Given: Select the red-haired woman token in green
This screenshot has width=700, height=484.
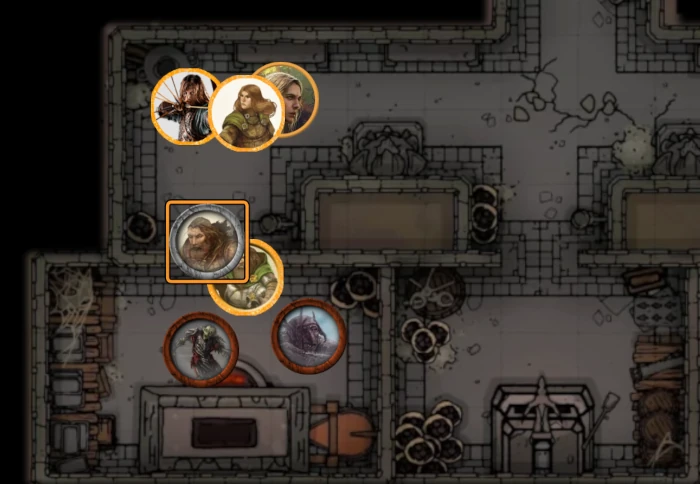Looking at the screenshot, I should [x=246, y=113].
